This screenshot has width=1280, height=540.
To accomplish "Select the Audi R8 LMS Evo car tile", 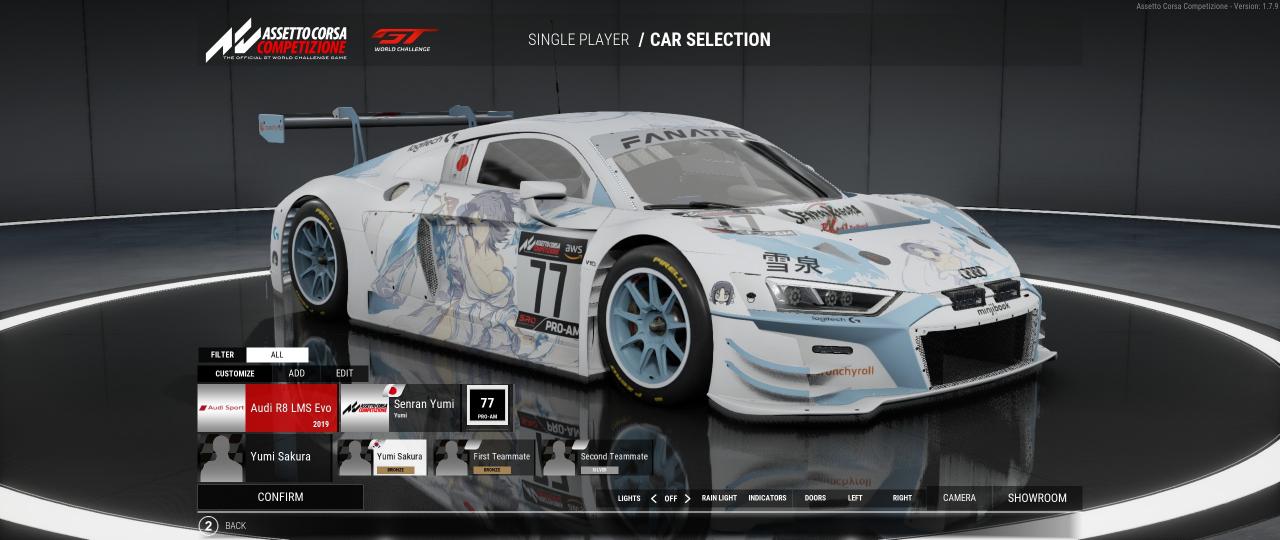I will click(x=268, y=408).
